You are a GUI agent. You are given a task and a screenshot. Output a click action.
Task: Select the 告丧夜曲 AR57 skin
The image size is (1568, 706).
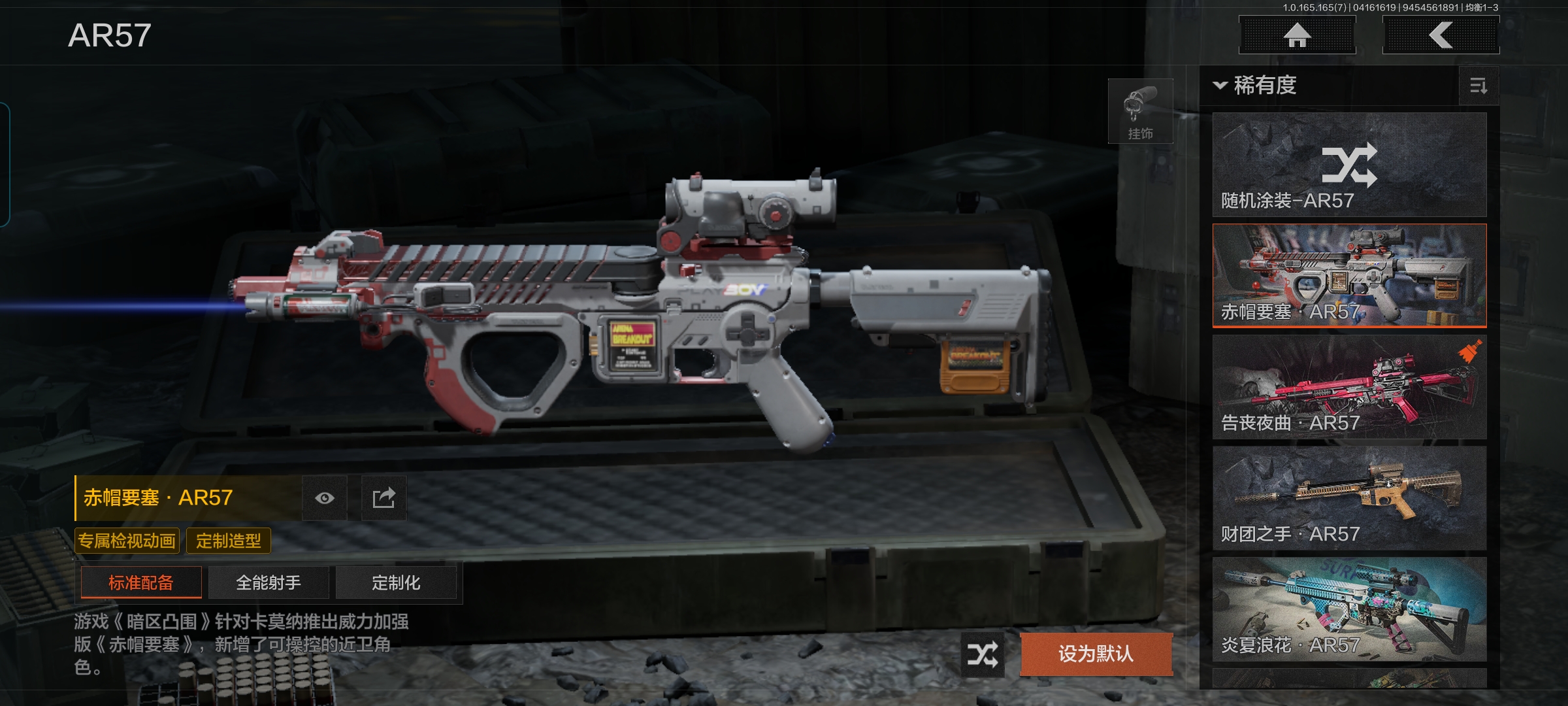[x=1349, y=387]
